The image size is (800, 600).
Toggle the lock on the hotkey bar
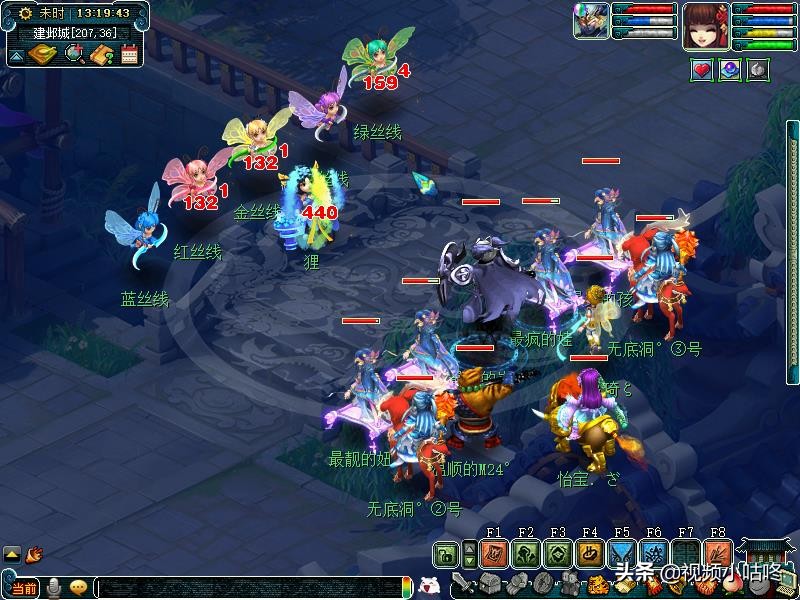pyautogui.click(x=446, y=554)
